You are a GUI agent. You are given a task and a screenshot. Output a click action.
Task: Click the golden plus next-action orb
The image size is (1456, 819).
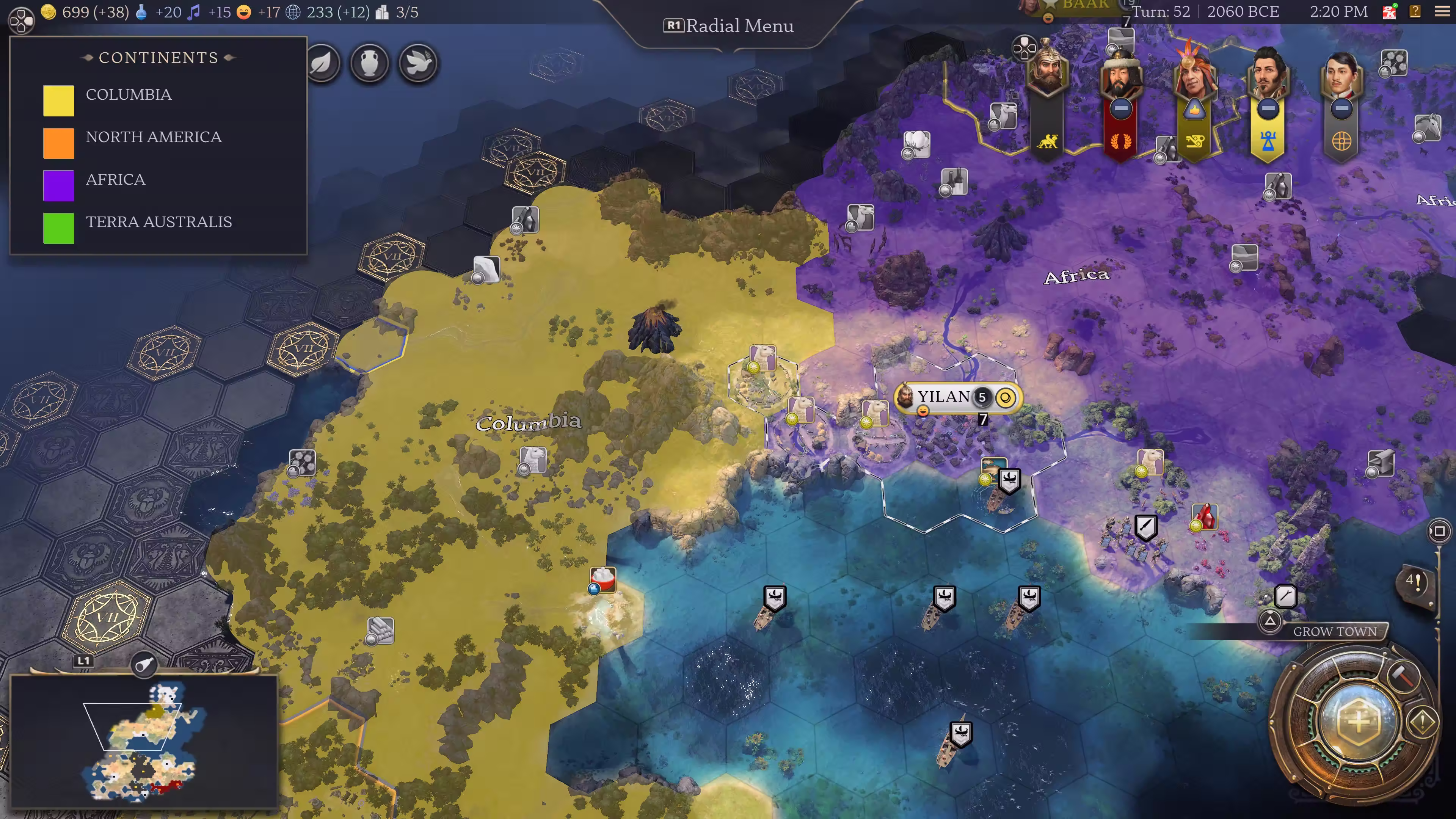point(1359,722)
